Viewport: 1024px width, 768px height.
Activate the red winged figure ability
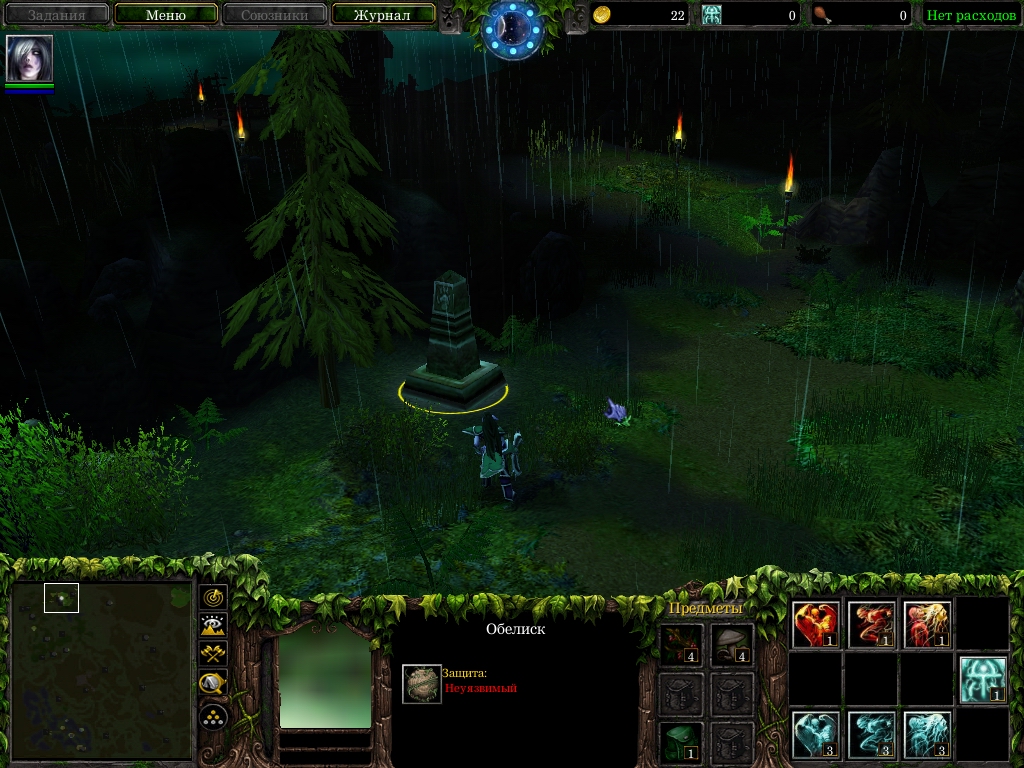(x=816, y=625)
